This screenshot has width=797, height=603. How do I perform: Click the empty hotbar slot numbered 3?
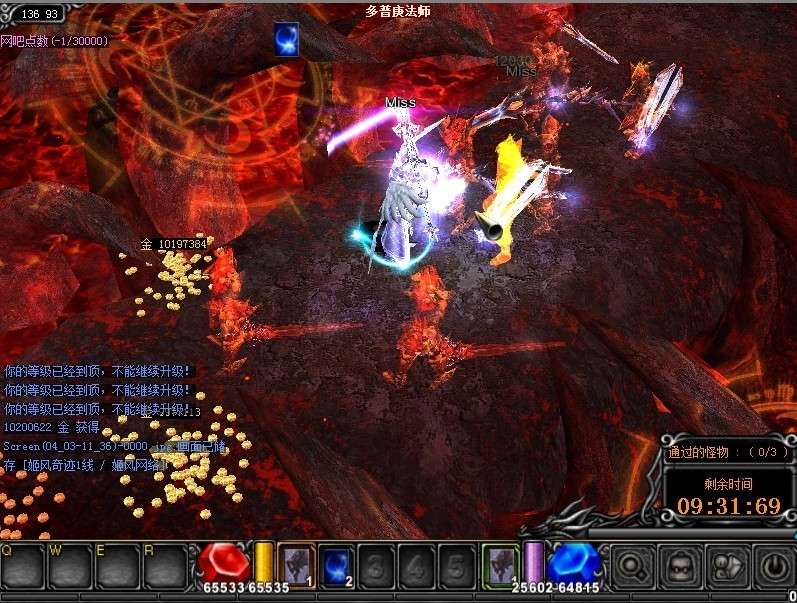point(377,564)
